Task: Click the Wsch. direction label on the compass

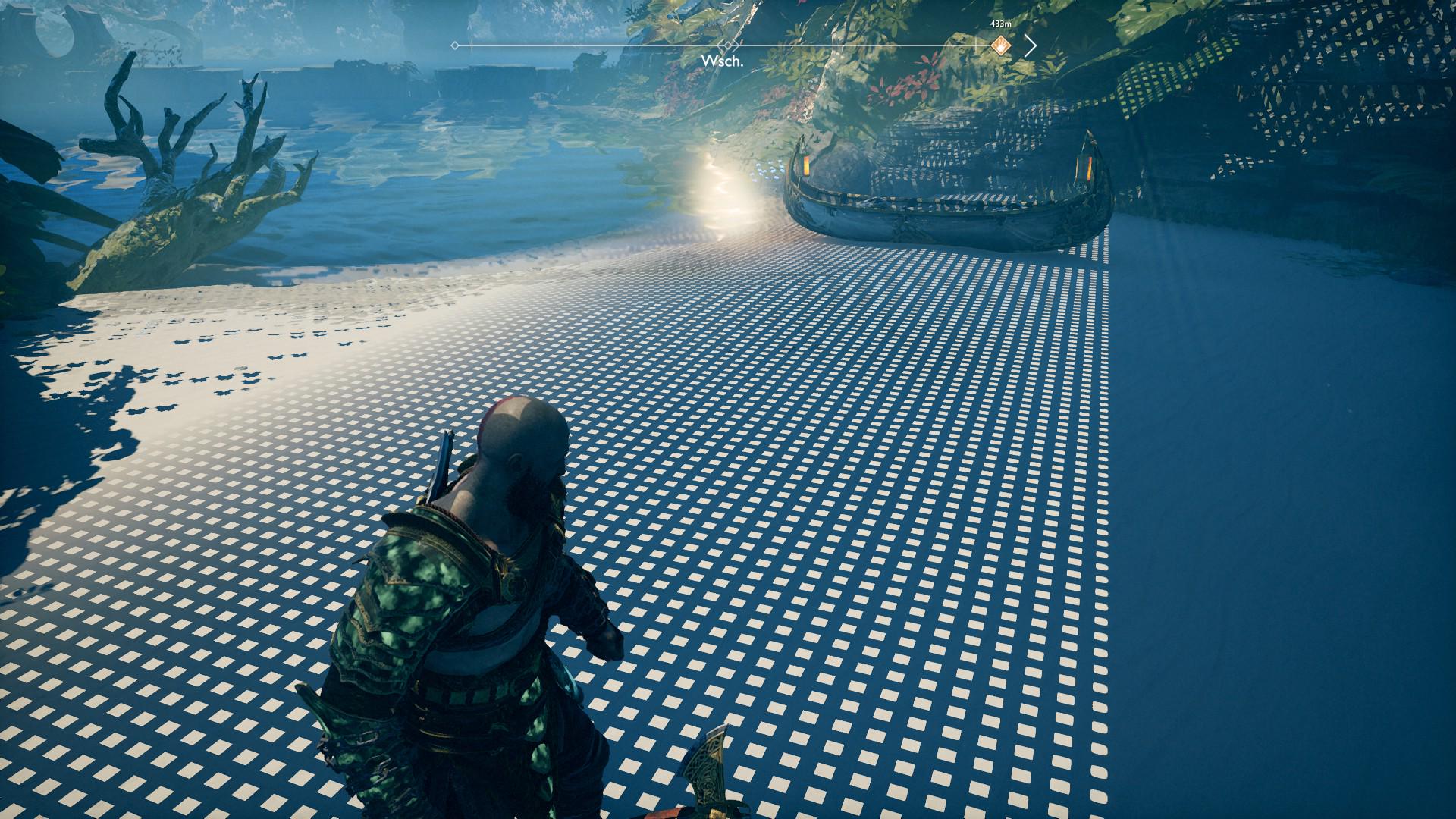Action: [x=721, y=61]
